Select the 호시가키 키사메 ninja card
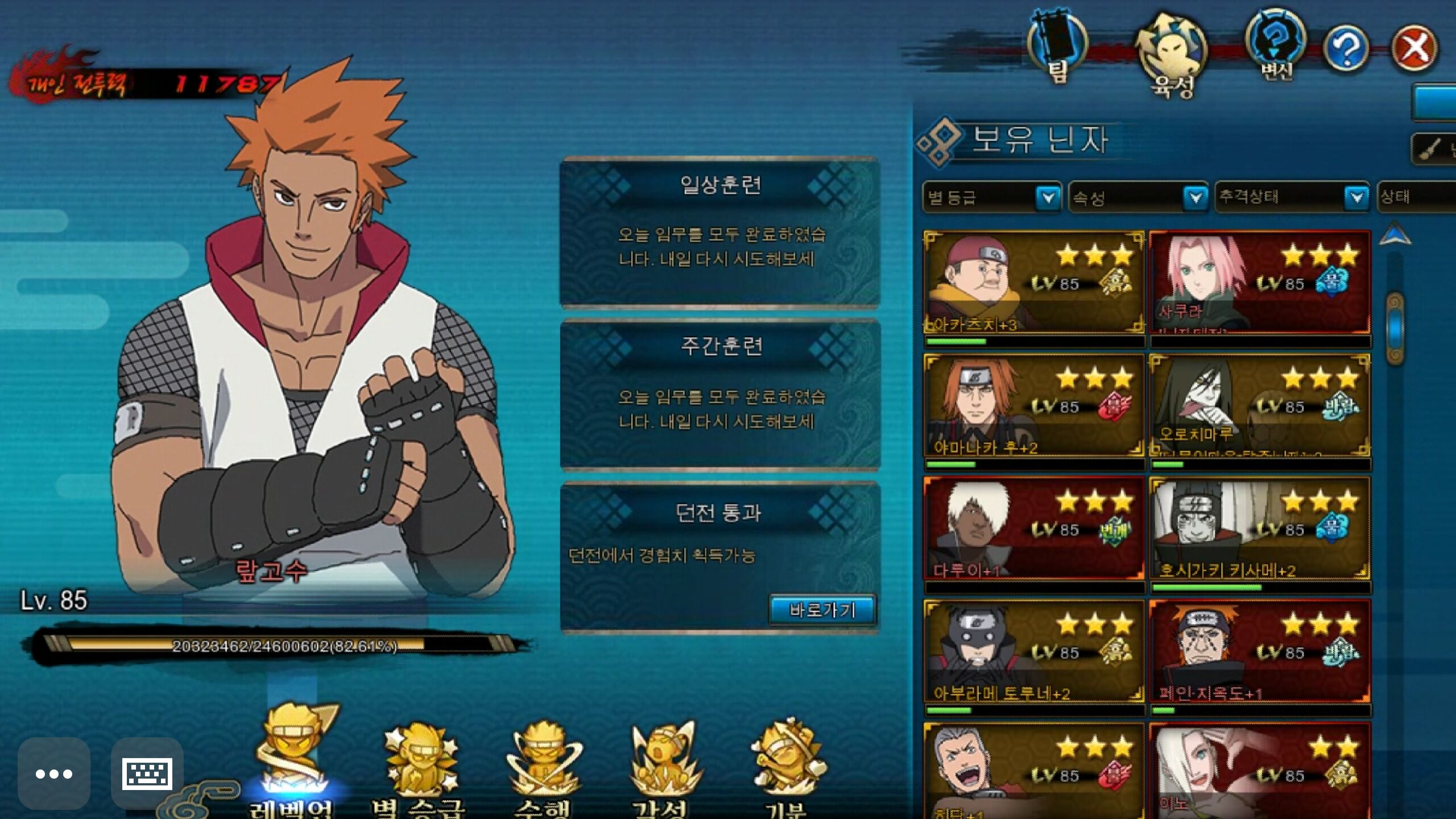 (1259, 528)
